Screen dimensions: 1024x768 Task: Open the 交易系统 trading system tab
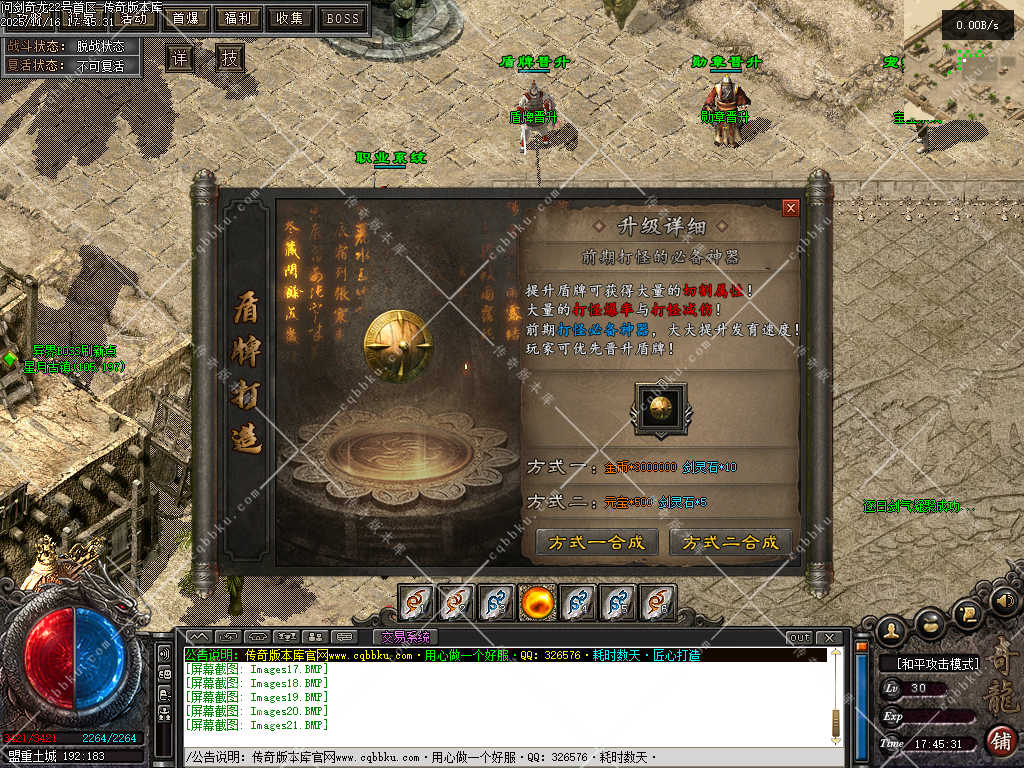pyautogui.click(x=405, y=637)
